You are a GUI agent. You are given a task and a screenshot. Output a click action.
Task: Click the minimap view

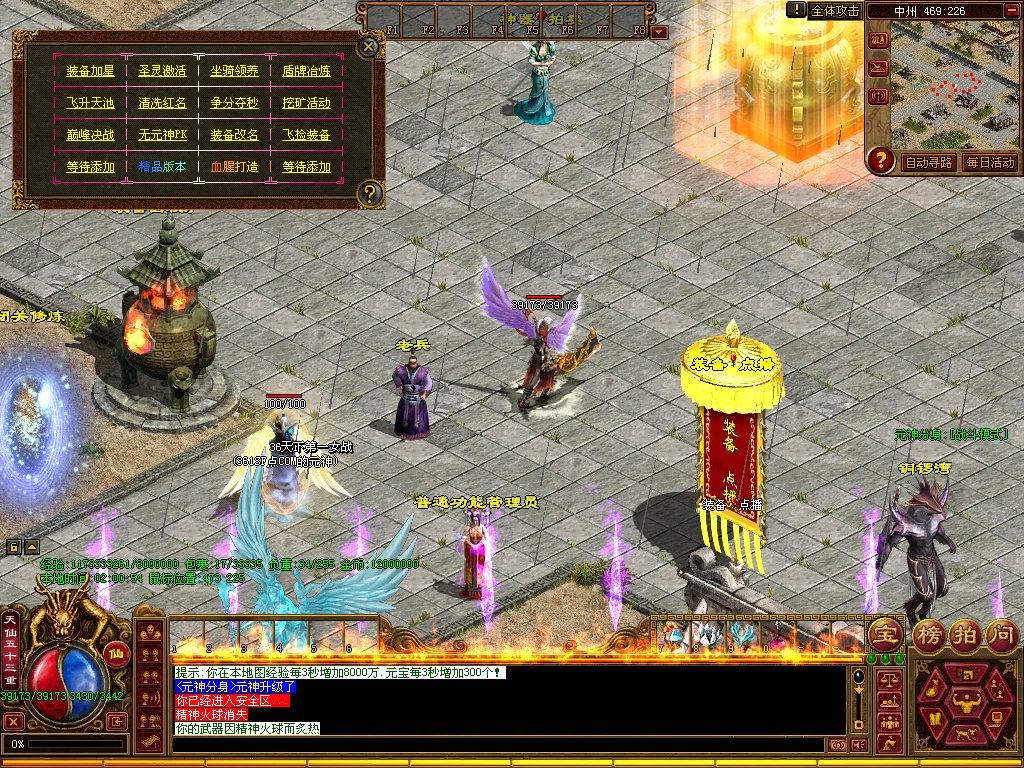[x=954, y=84]
